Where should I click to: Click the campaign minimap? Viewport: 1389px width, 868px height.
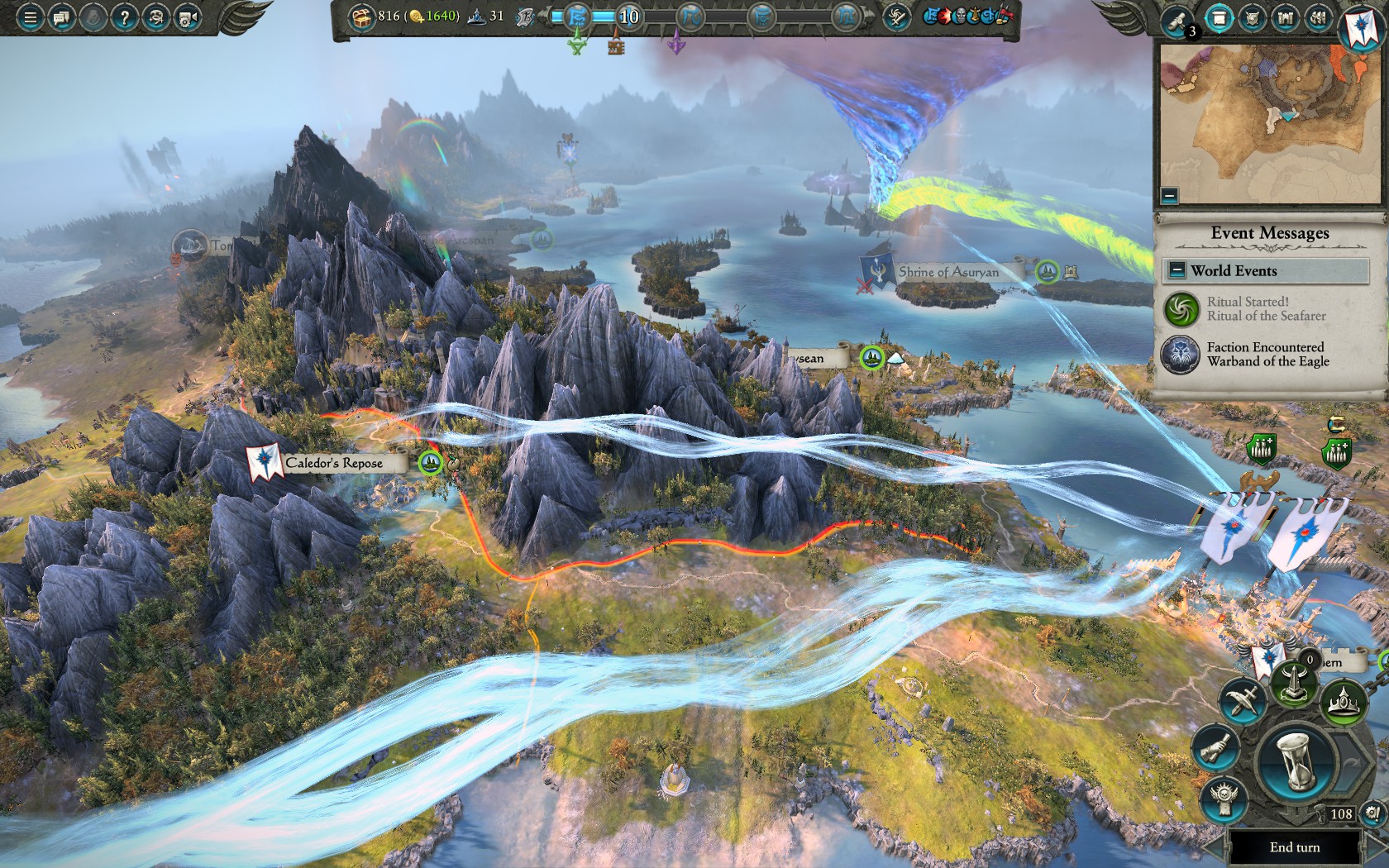coord(1269,124)
